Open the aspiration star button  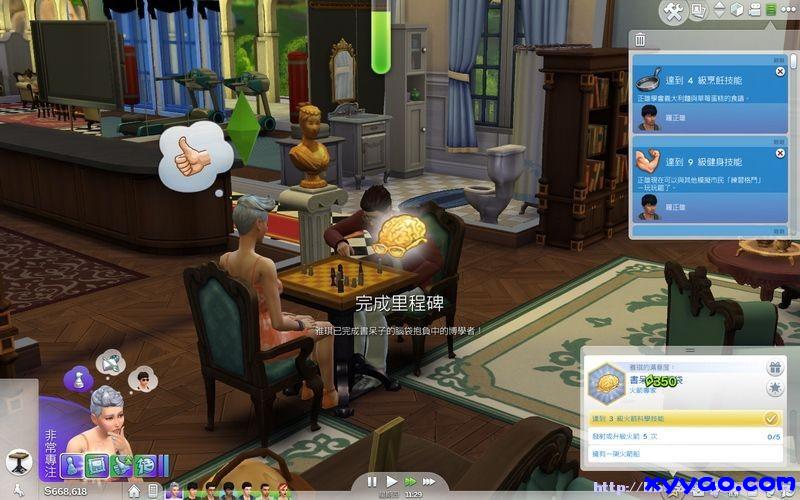(773, 388)
